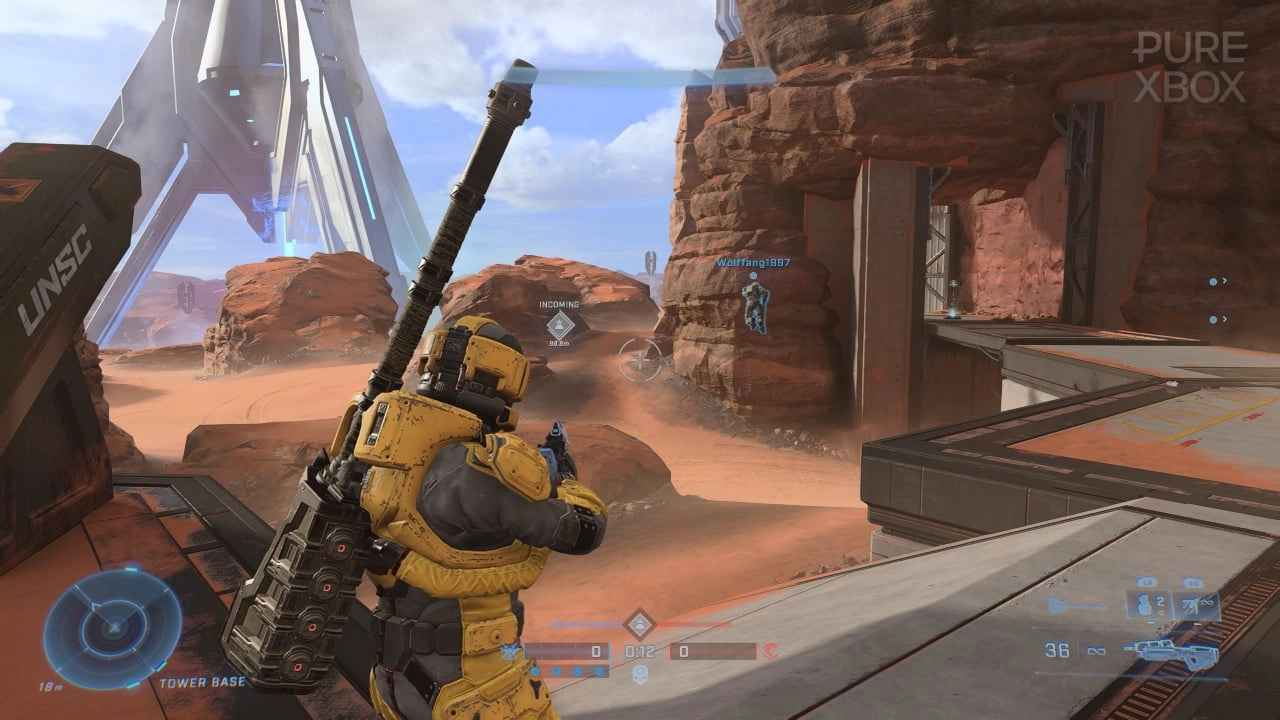Click the blue objective progress bar

(x=585, y=624)
